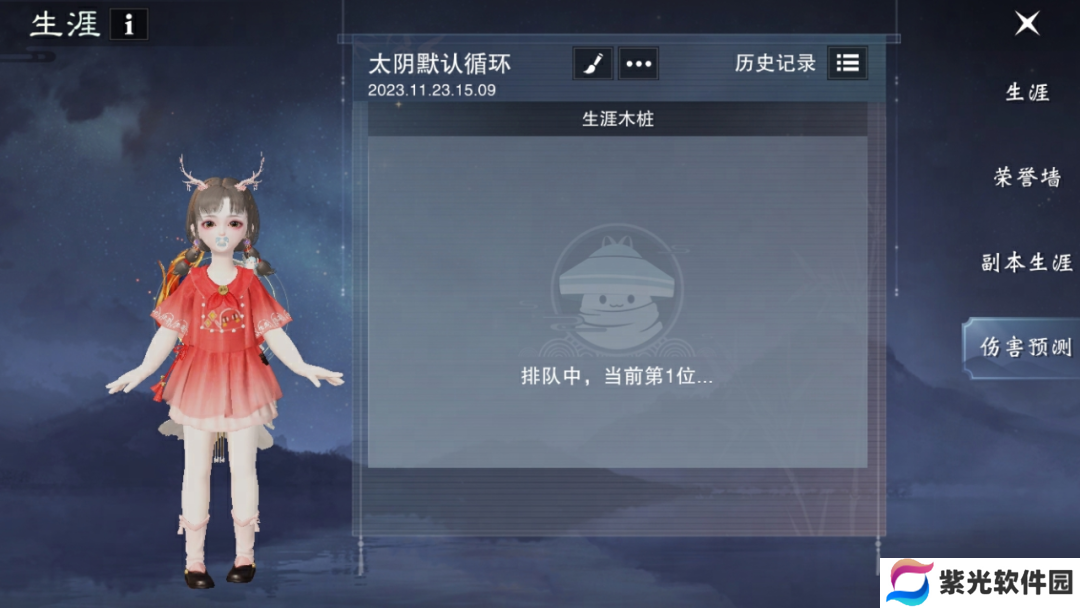Click the brush edit icon

click(x=592, y=63)
